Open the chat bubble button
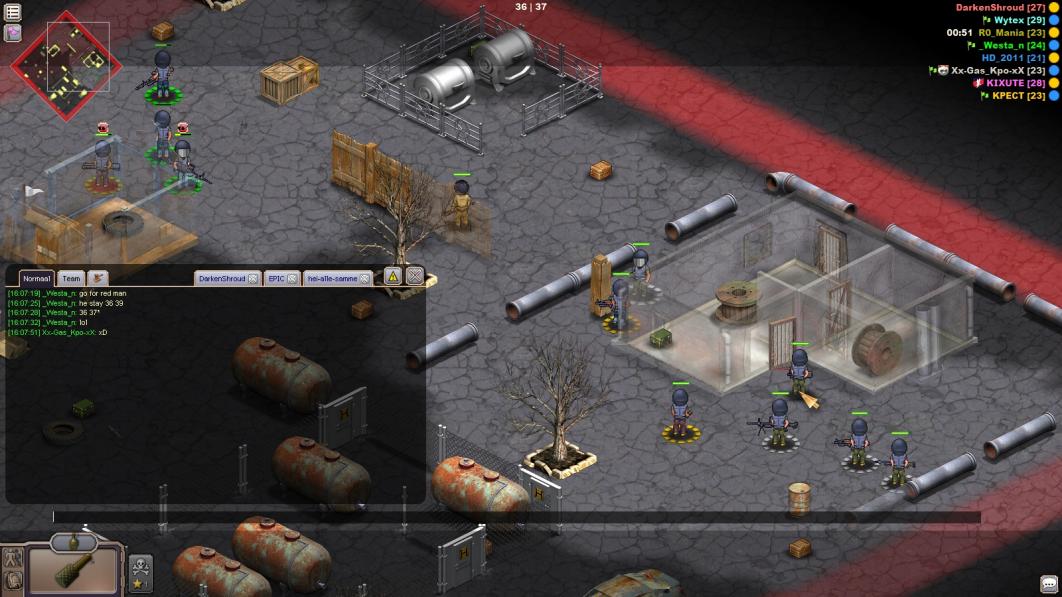 1049,584
